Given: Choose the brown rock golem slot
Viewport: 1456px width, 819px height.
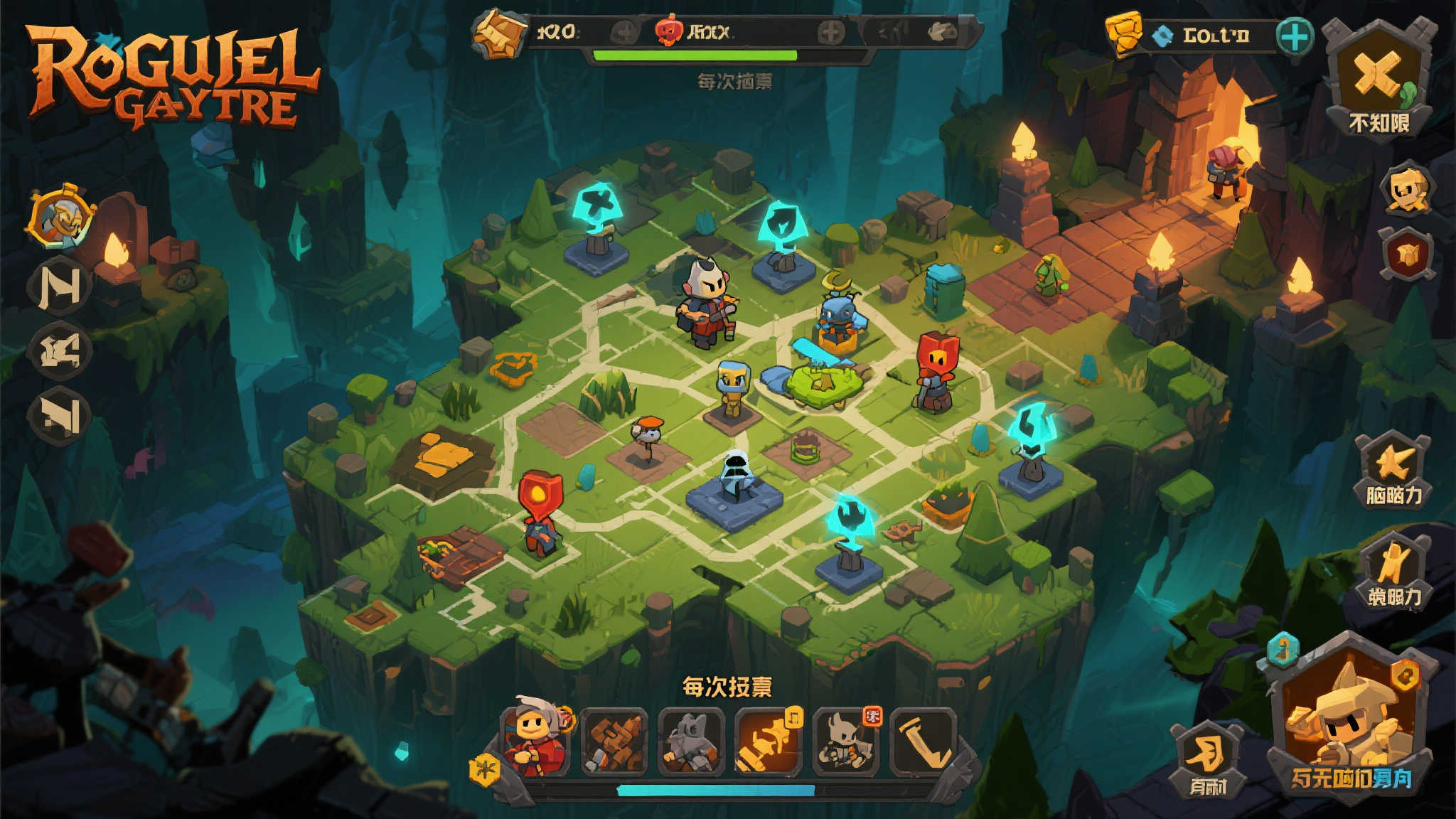Looking at the screenshot, I should tap(614, 742).
